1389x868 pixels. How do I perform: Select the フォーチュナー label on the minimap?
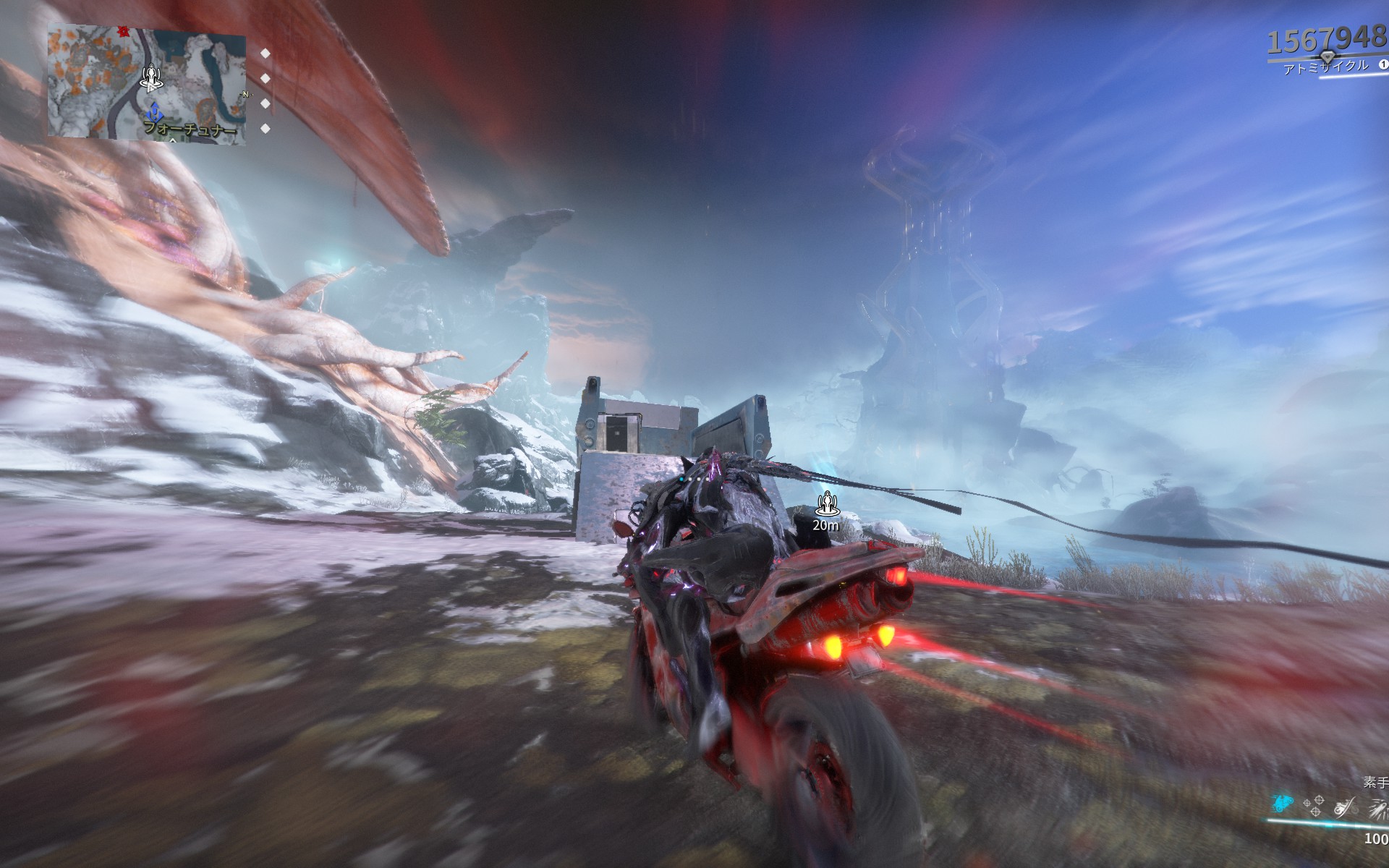190,129
